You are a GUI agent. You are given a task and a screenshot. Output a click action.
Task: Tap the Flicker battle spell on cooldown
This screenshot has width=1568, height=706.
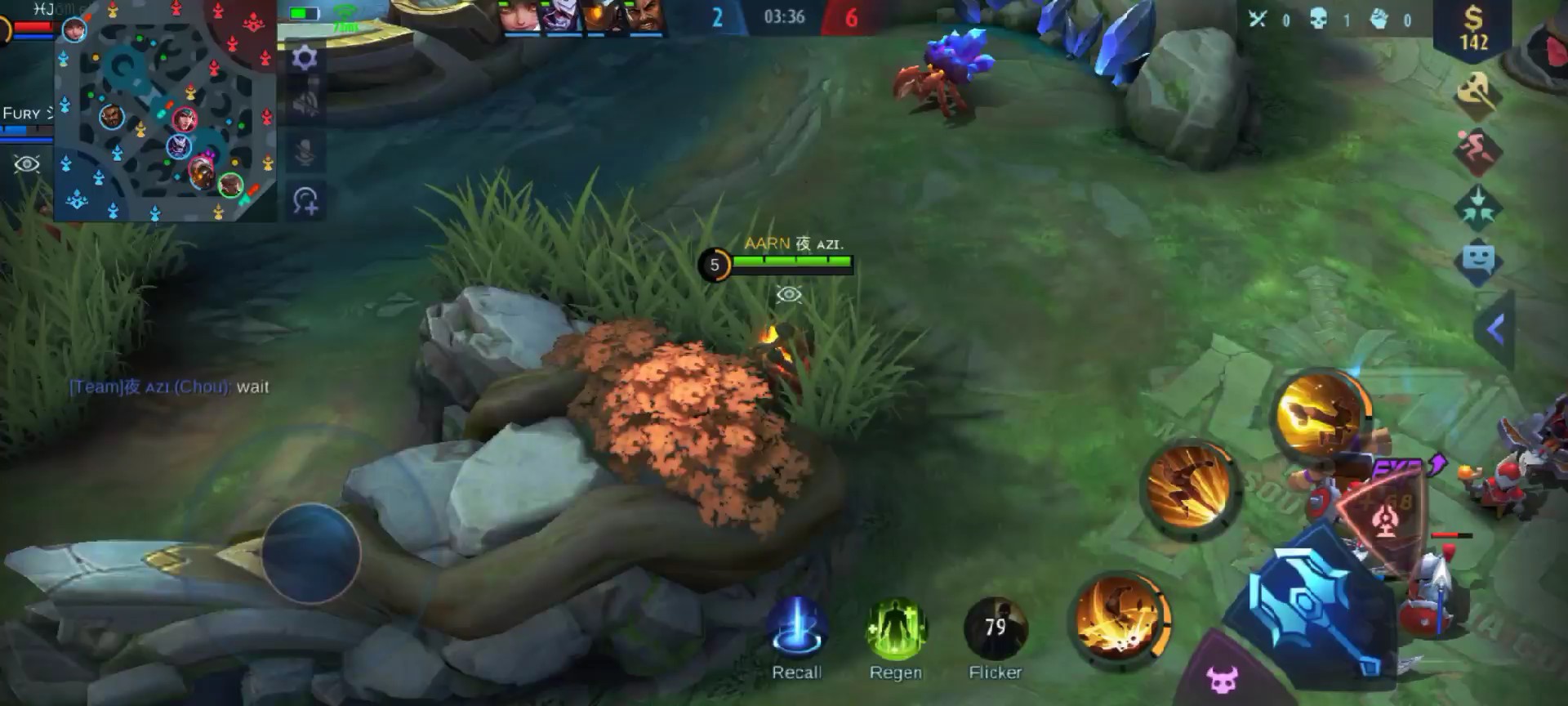tap(995, 628)
